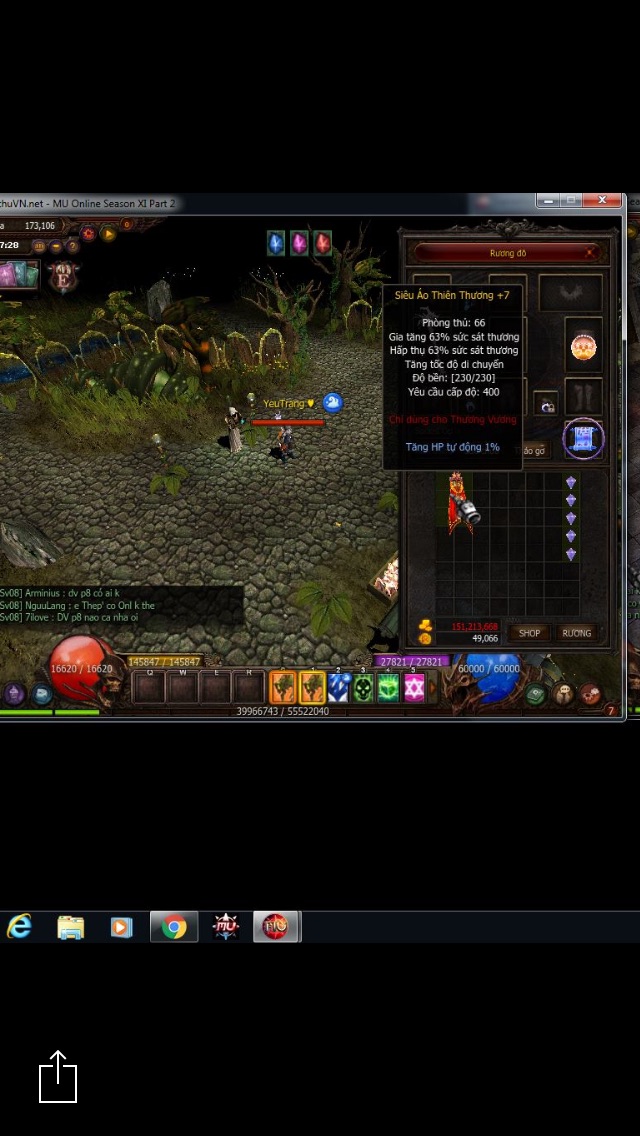The width and height of the screenshot is (640, 1136).
Task: Click the blue crystal buff icon
Action: (x=276, y=243)
